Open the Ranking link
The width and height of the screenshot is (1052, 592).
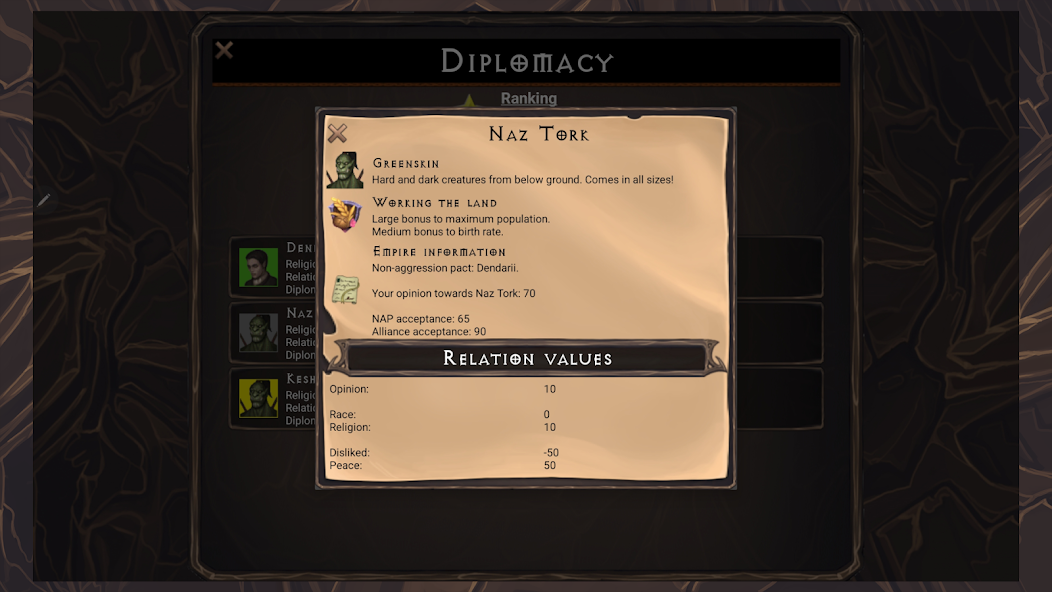pos(528,98)
